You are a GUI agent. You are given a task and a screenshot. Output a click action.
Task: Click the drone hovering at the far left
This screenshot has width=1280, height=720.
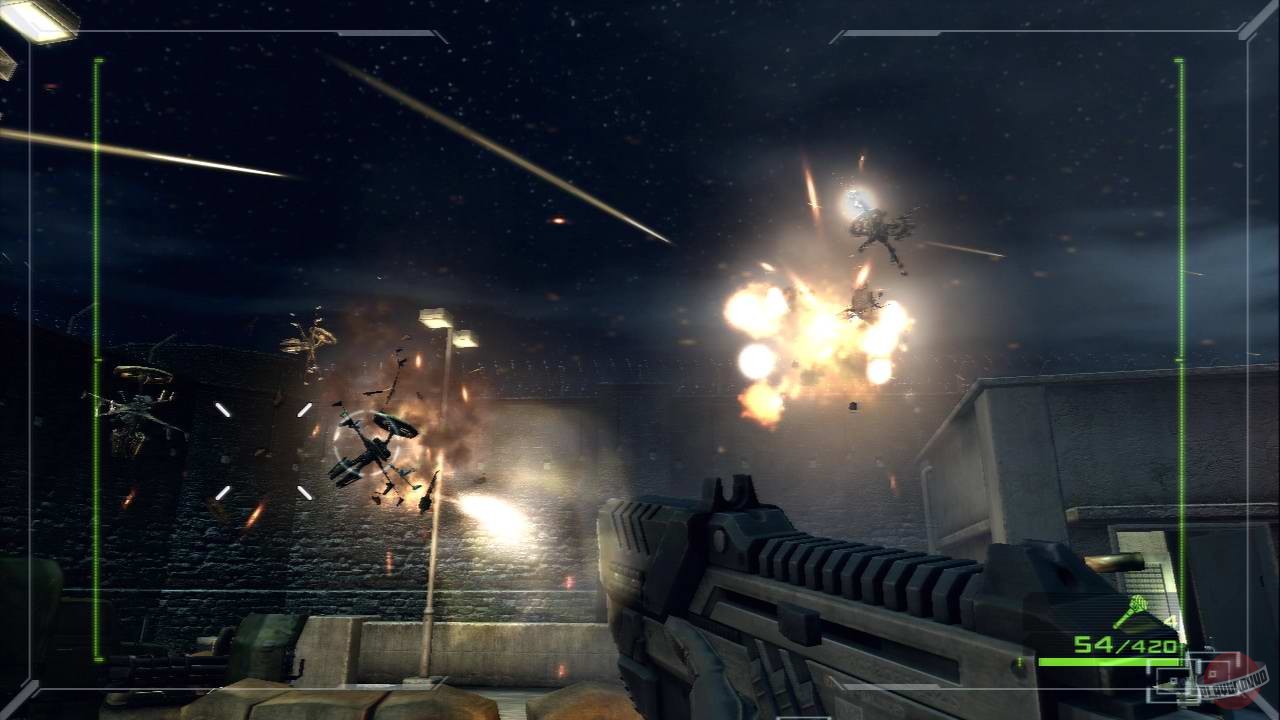[130, 405]
